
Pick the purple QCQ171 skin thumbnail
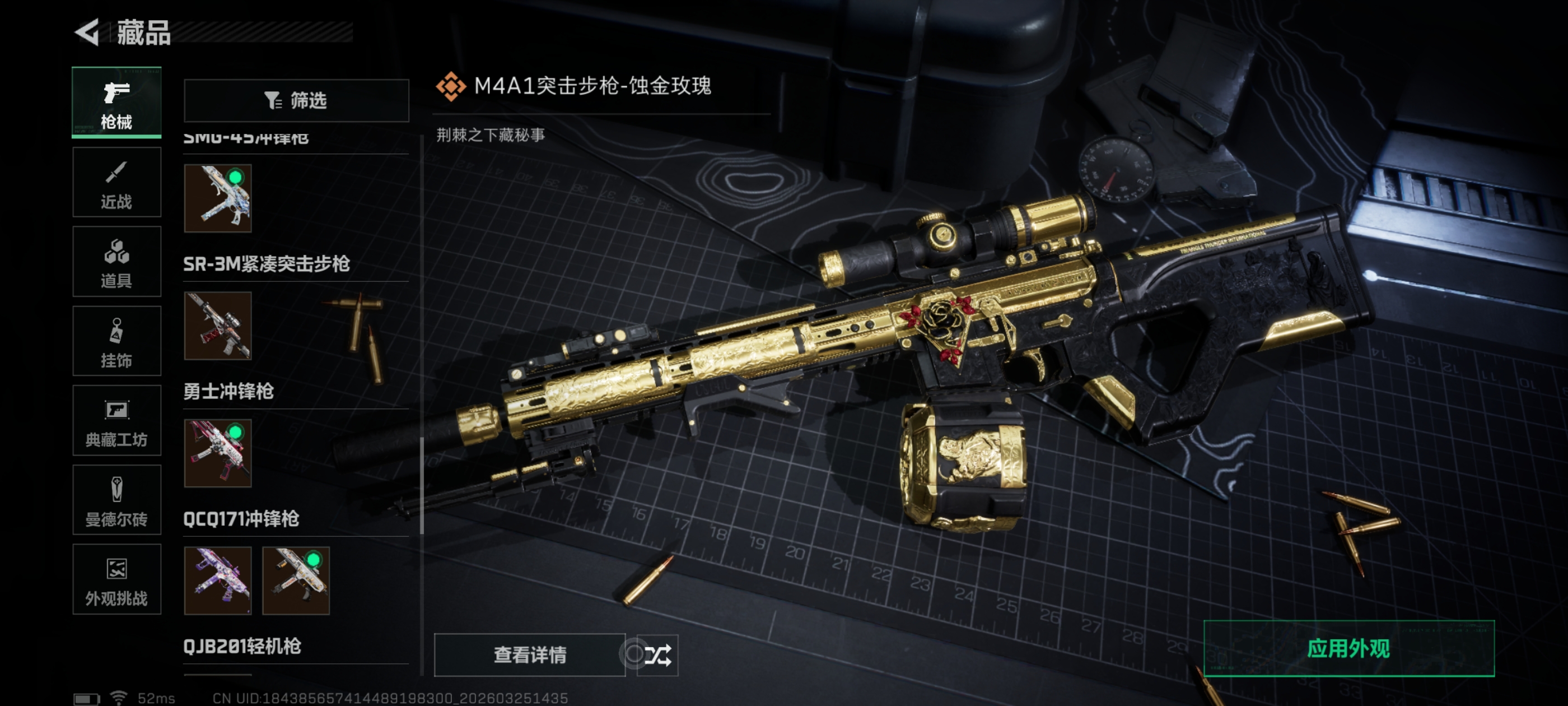click(x=217, y=580)
